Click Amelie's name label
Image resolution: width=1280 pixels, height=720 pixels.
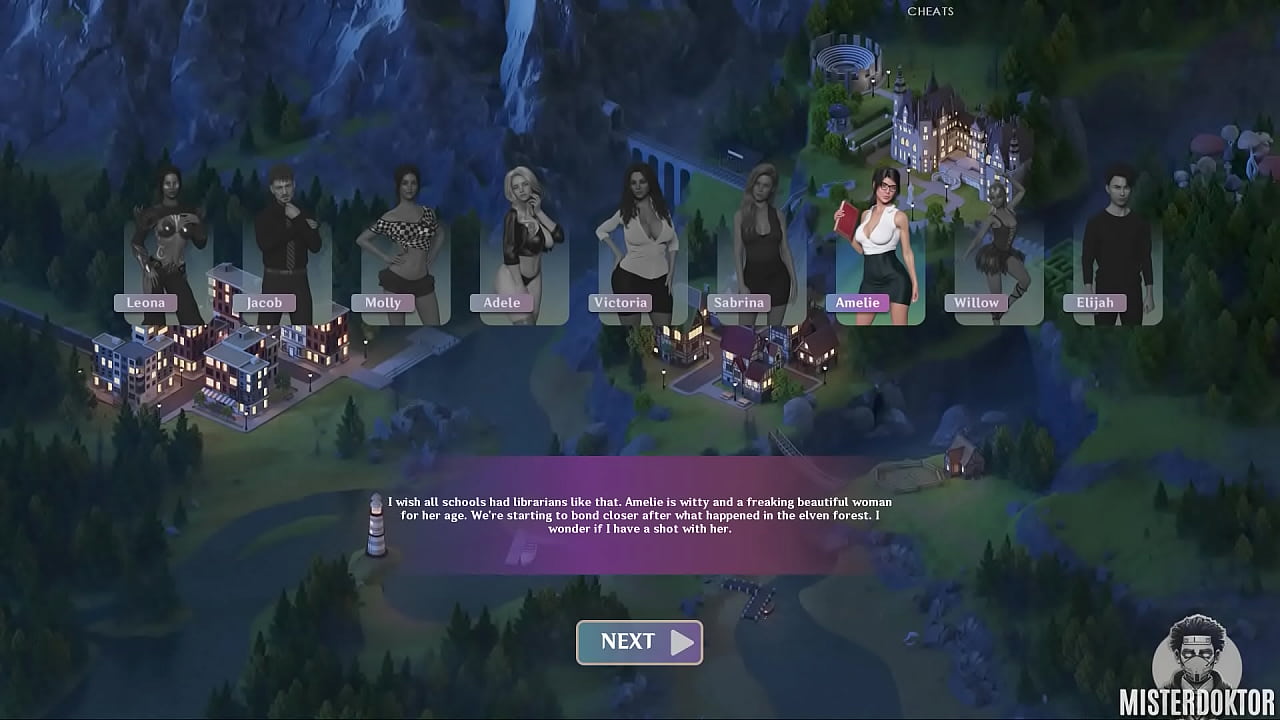(x=858, y=302)
